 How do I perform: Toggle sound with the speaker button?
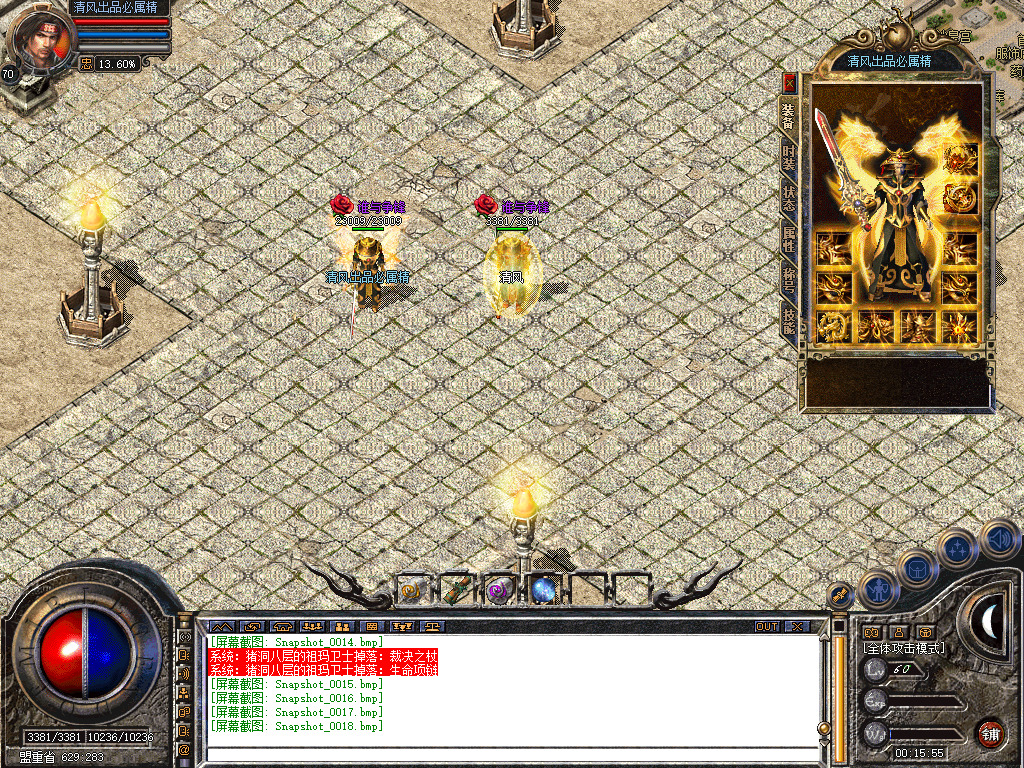click(996, 538)
